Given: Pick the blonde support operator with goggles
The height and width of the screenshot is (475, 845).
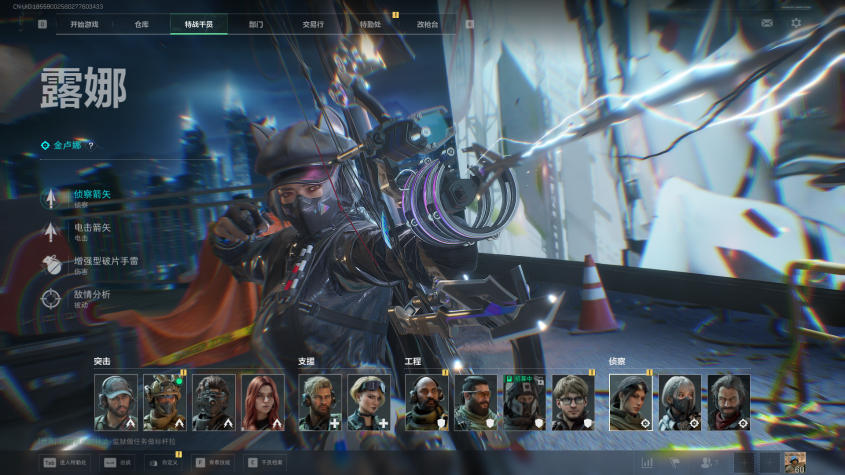Looking at the screenshot, I should [x=369, y=402].
